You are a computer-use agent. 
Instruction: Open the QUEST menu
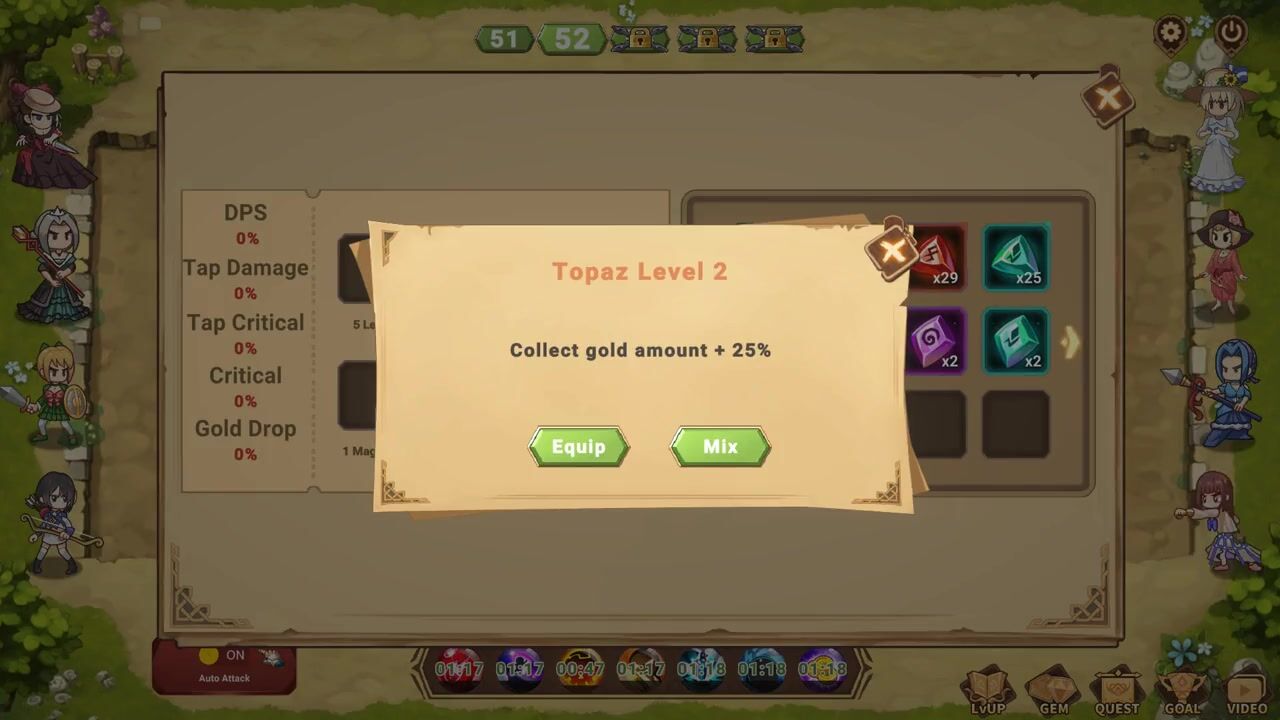[1117, 692]
